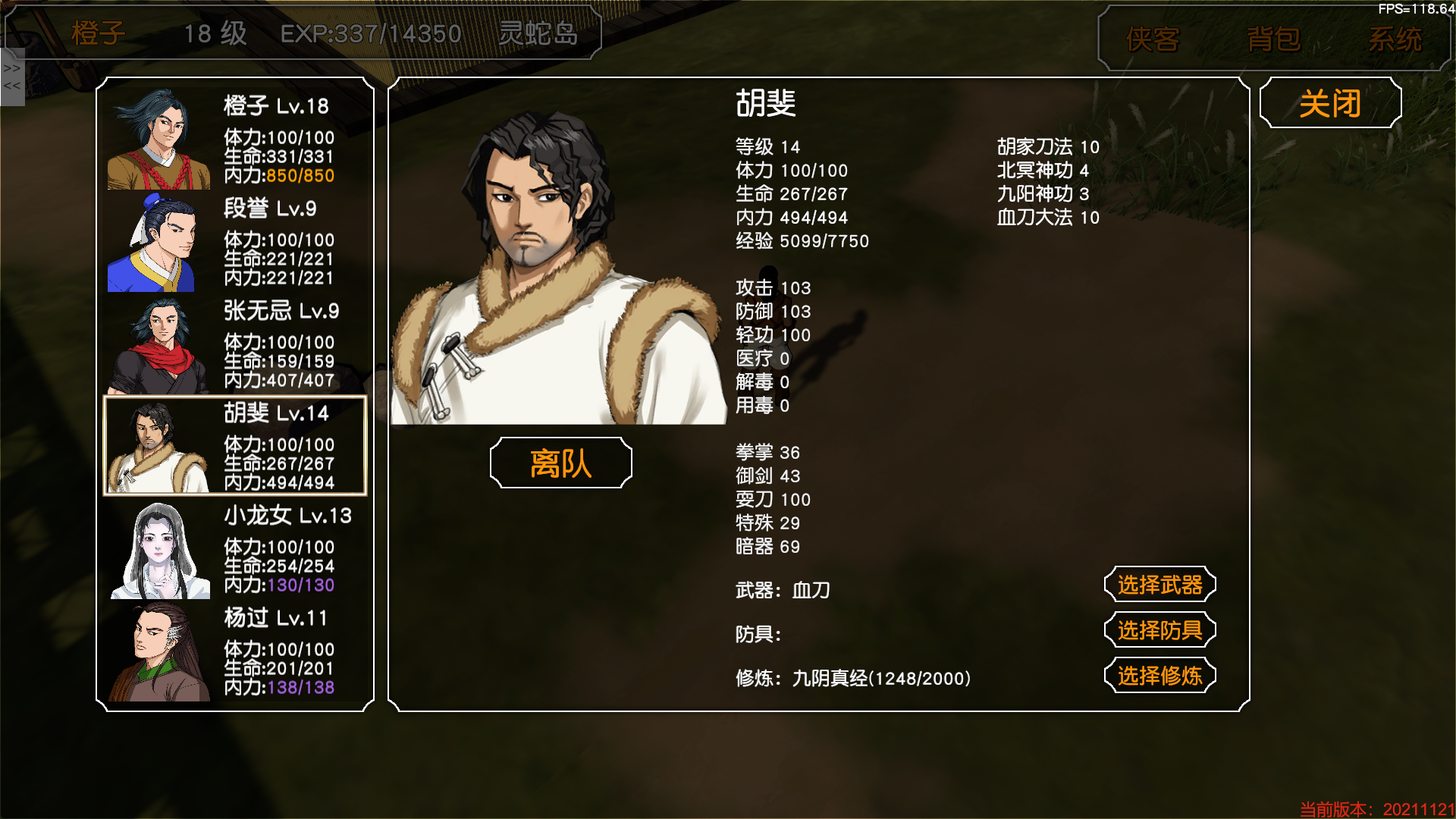Viewport: 1456px width, 819px height.
Task: Select 张无忌's character portrait
Action: point(160,345)
